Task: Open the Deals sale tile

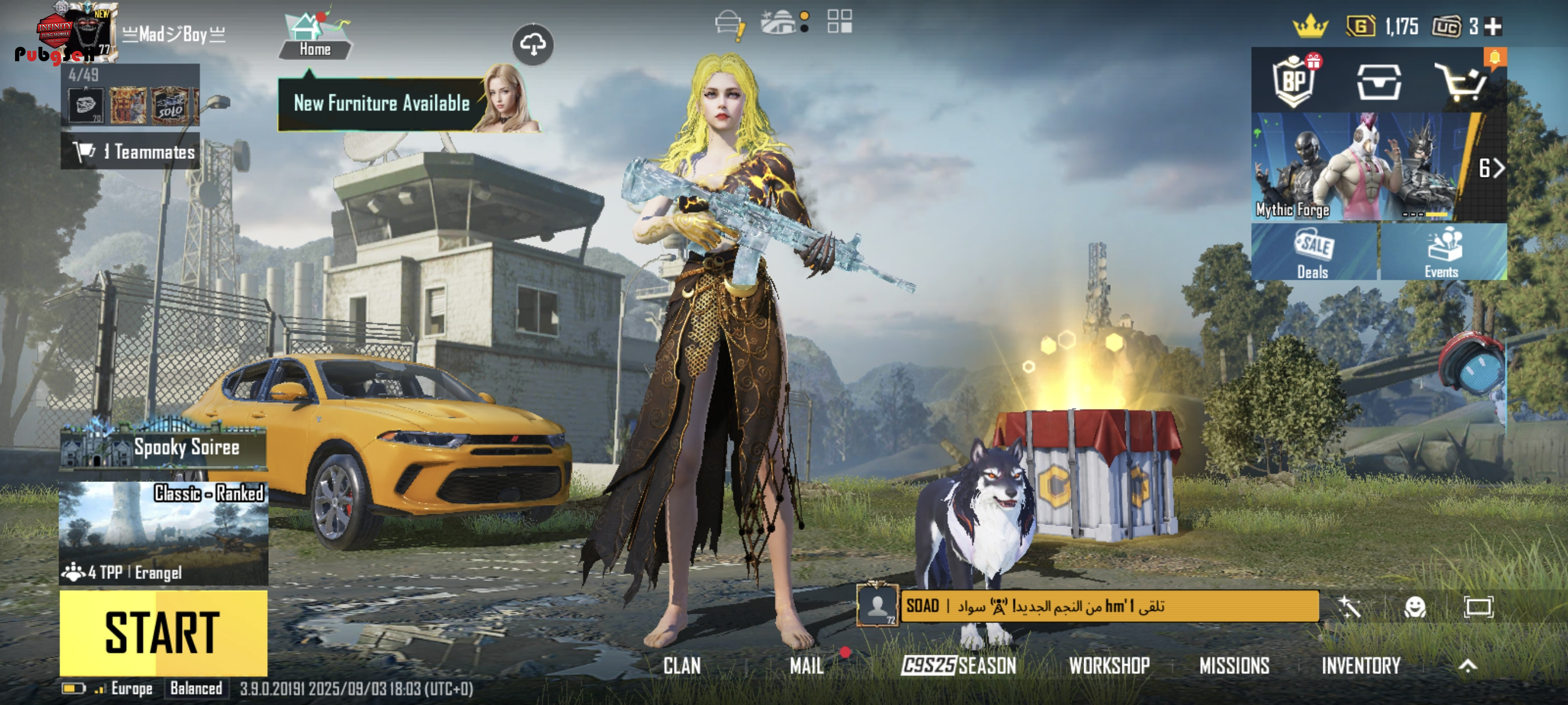Action: 1314,252
